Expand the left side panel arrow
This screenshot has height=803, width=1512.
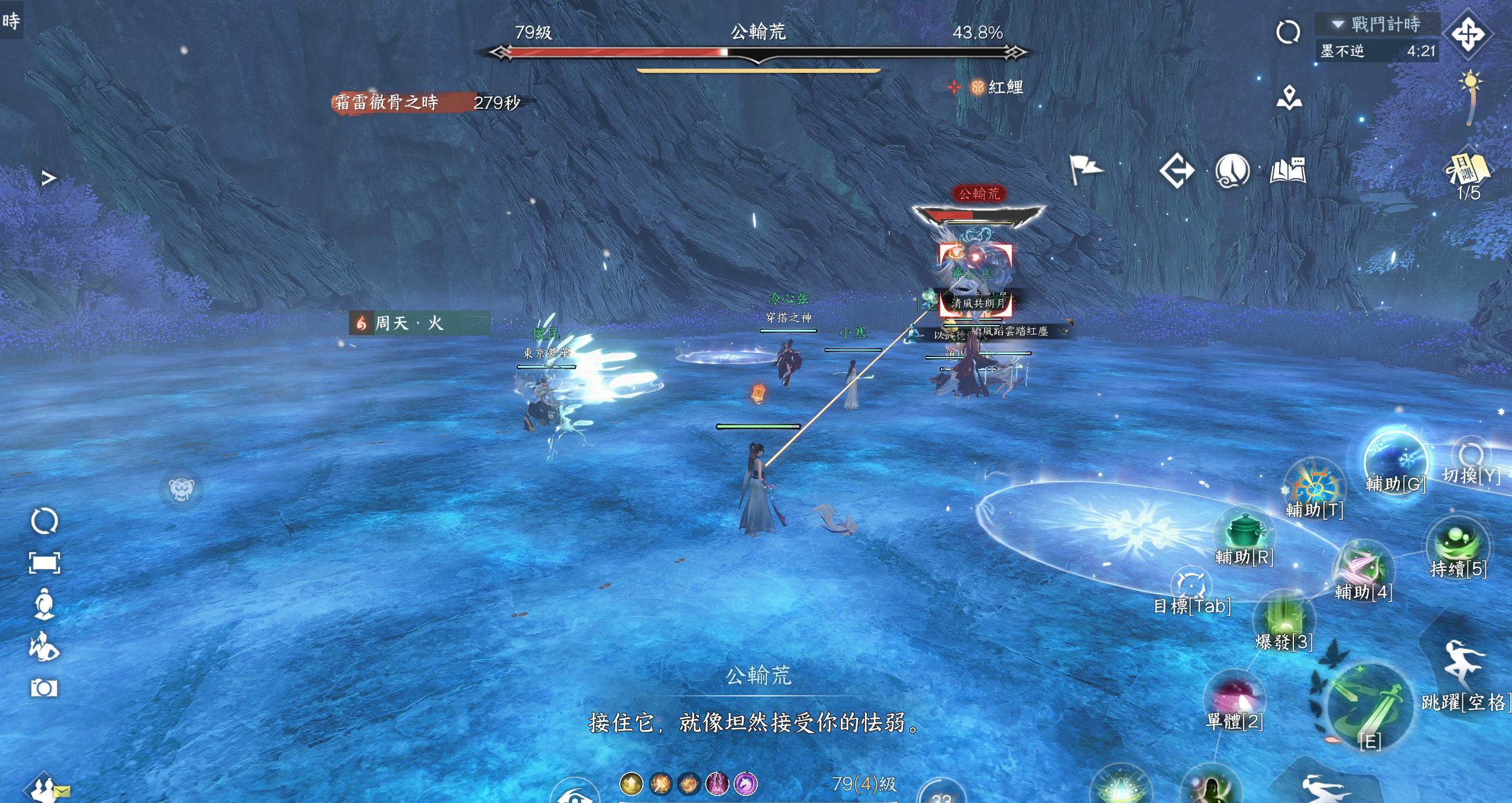pos(49,178)
